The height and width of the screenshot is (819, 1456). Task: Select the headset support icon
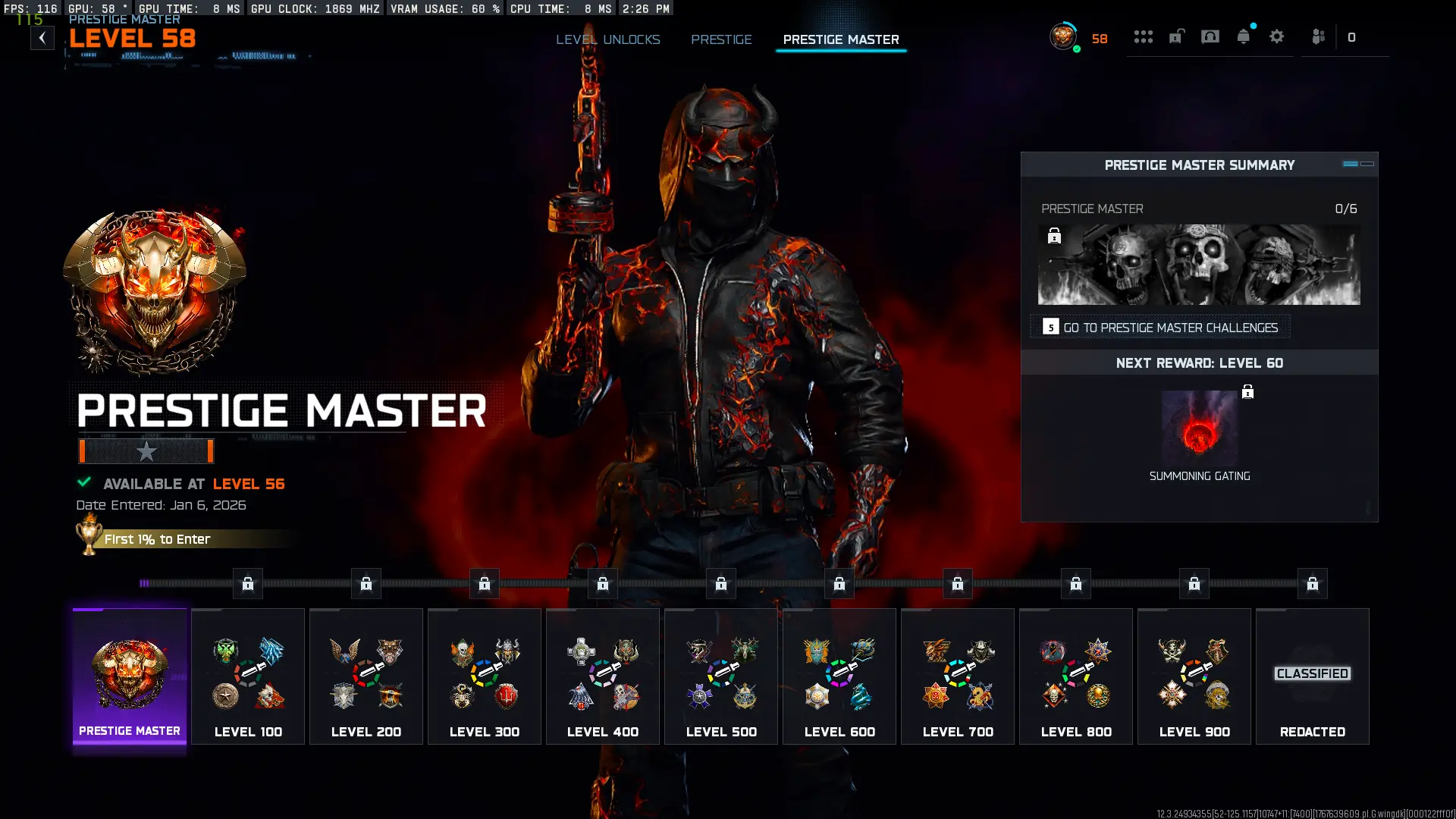click(1210, 36)
